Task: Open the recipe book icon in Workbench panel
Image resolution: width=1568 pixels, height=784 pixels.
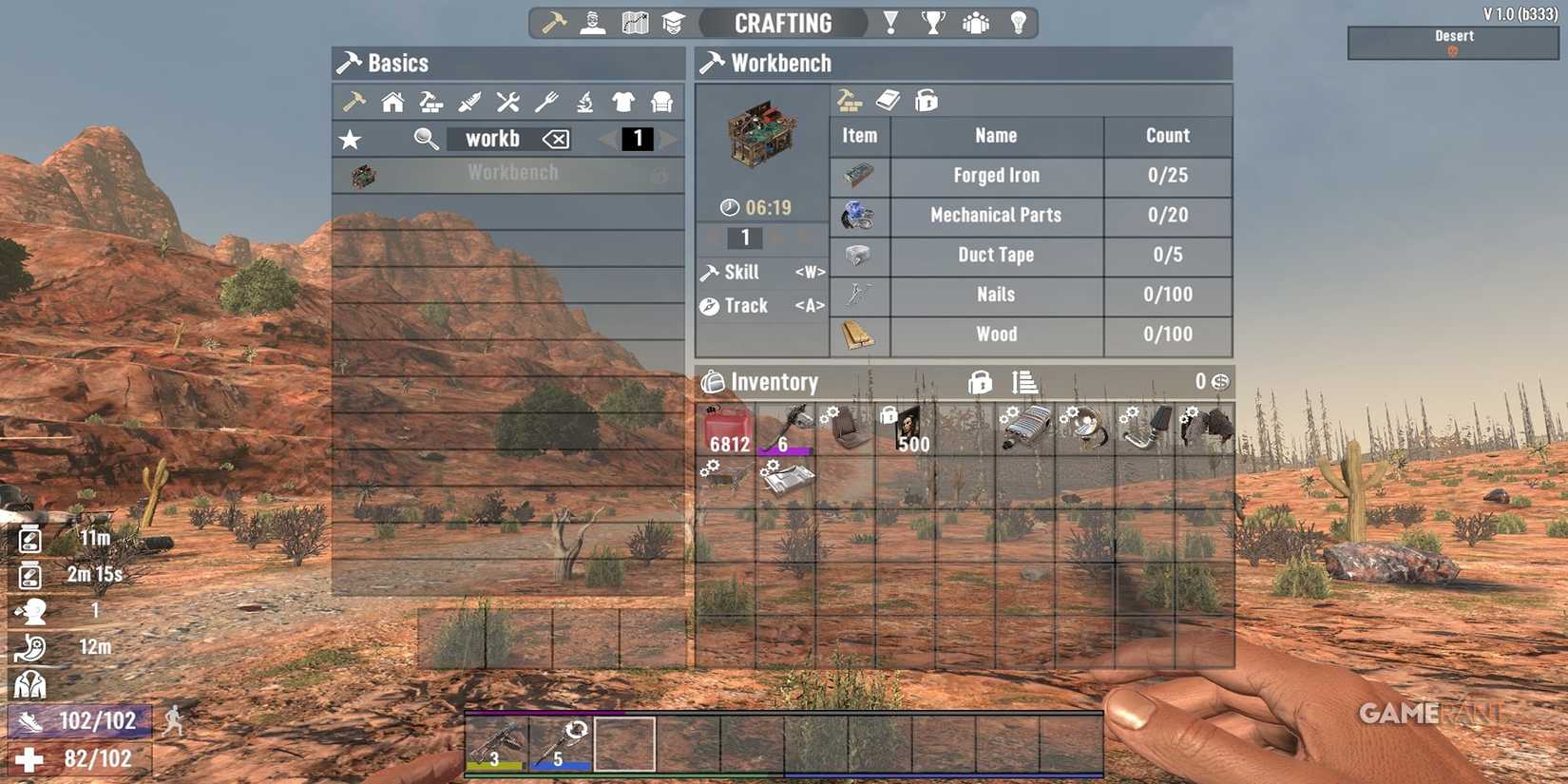Action: tap(890, 100)
